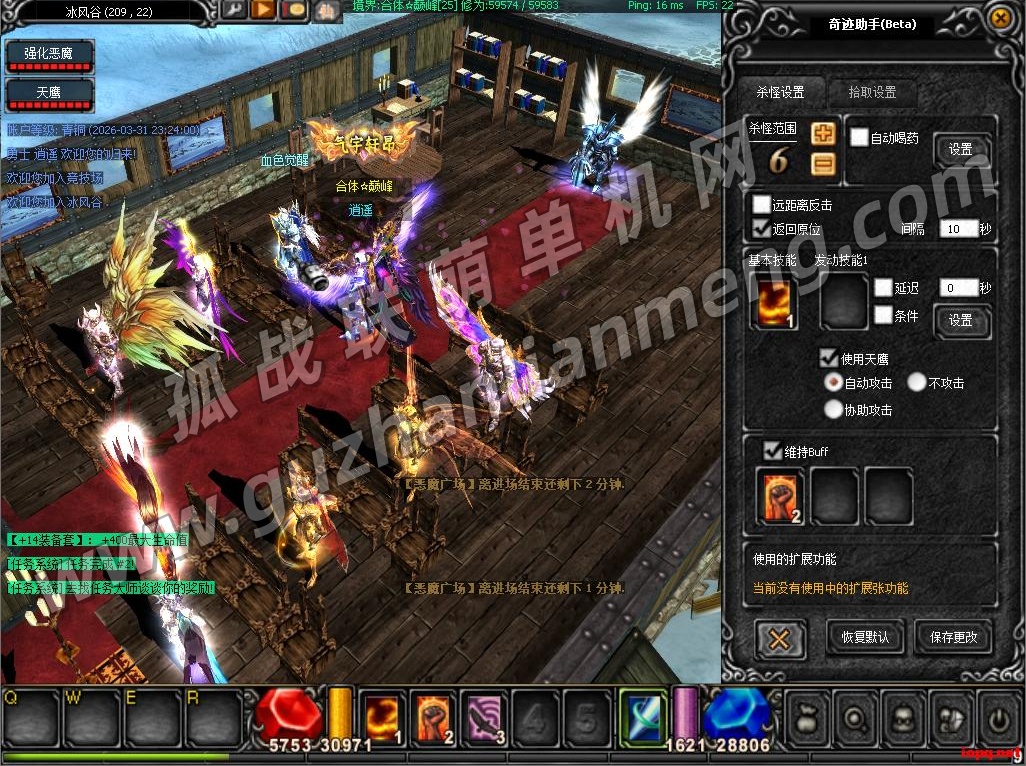
Task: Enable the 自动喝药 checkbox
Action: 859,138
